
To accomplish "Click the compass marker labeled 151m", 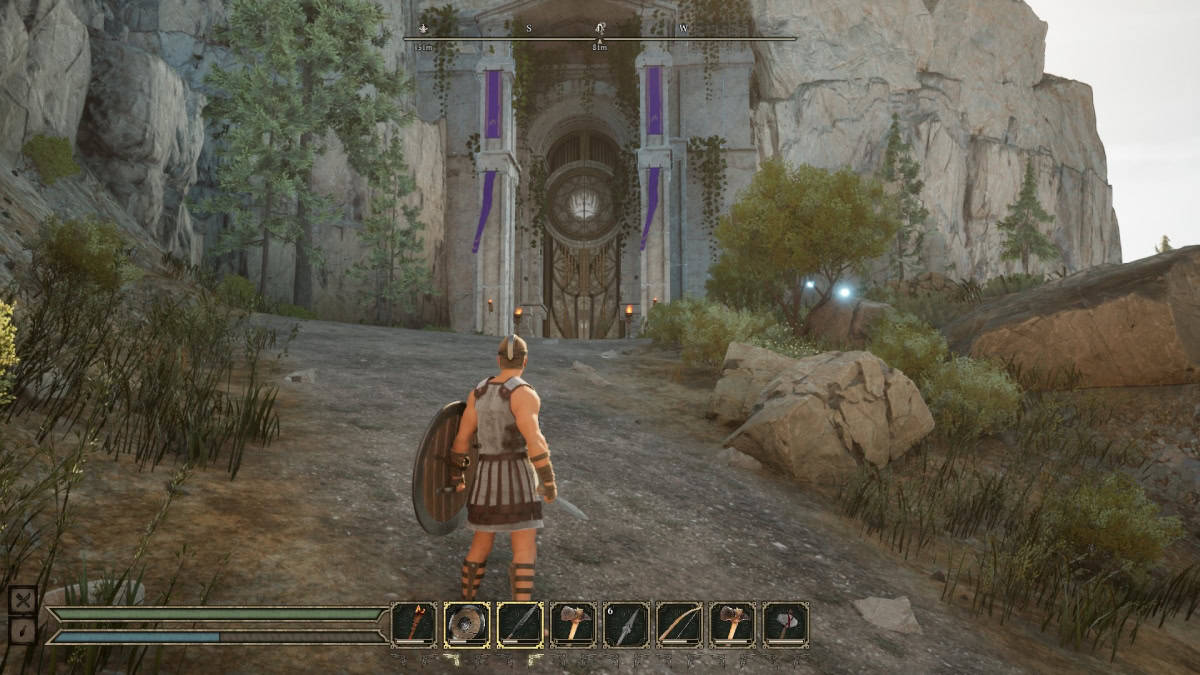I will [423, 29].
